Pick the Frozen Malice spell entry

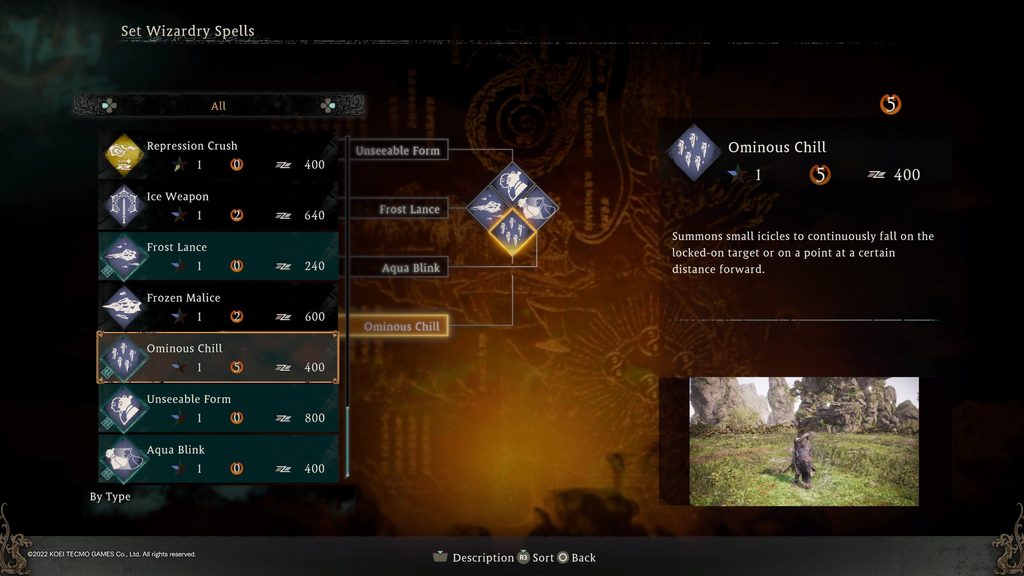(x=218, y=307)
